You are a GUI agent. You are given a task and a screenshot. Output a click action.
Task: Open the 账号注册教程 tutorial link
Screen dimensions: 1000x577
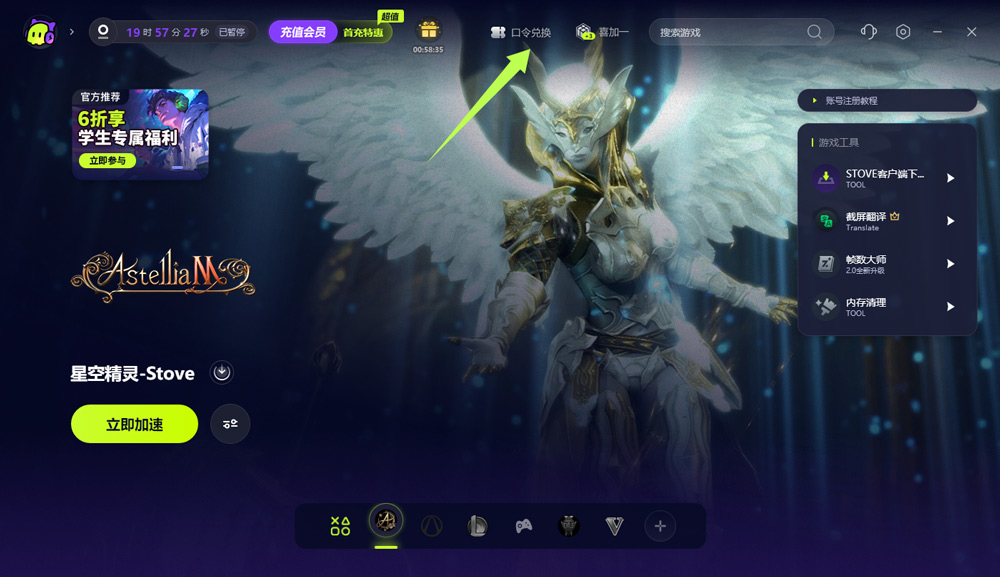tap(886, 101)
